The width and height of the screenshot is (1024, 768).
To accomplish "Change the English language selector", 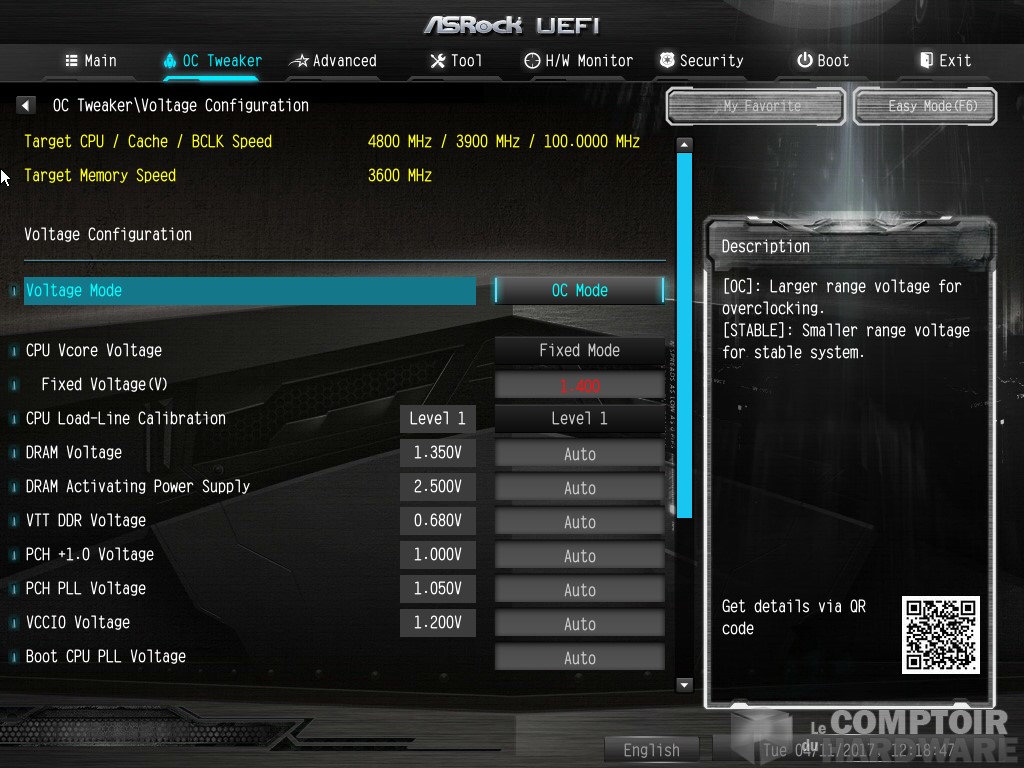I will (651, 750).
